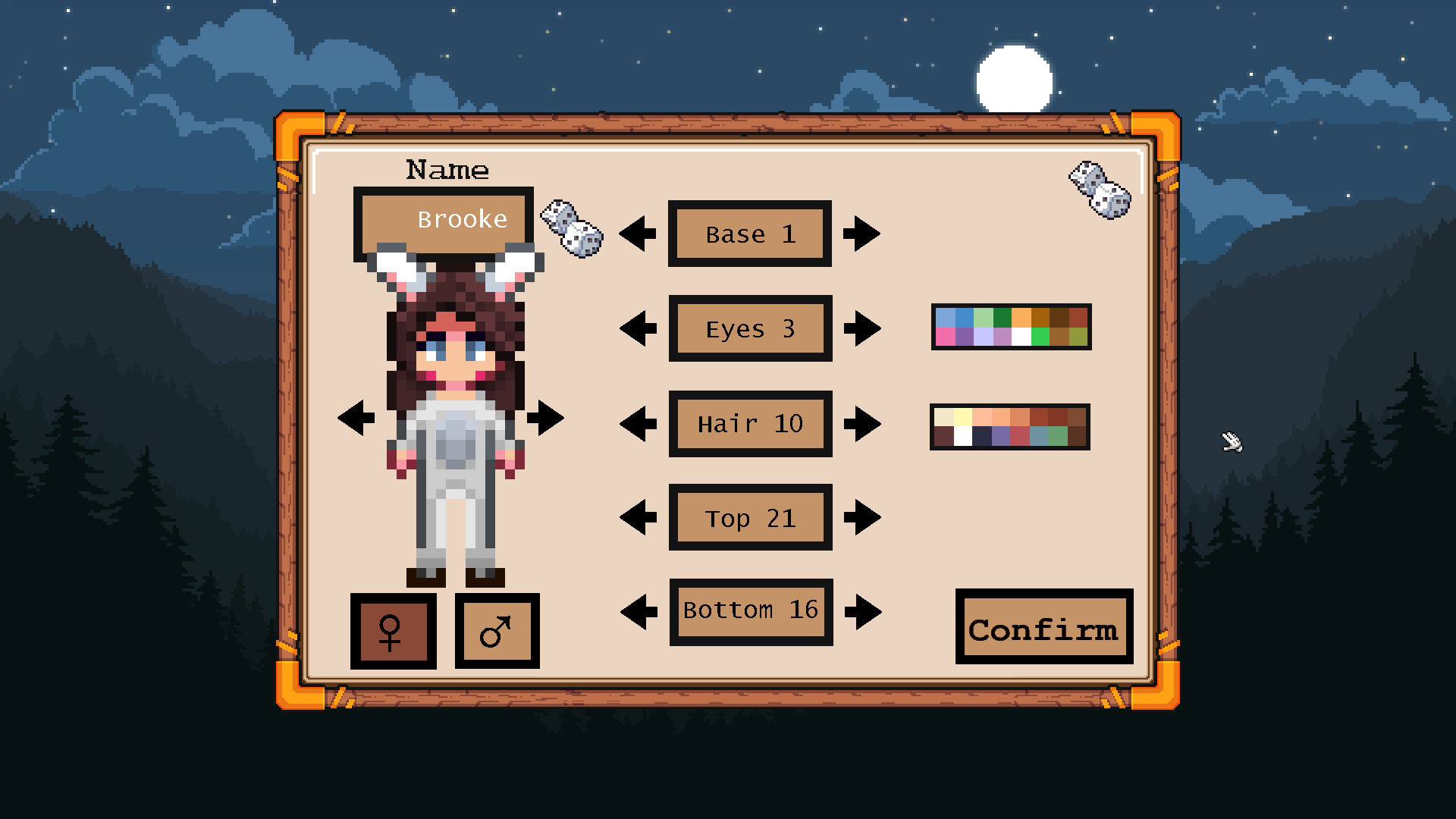Click the dice to randomize appearance
Viewport: 1456px width, 819px height.
1098,190
